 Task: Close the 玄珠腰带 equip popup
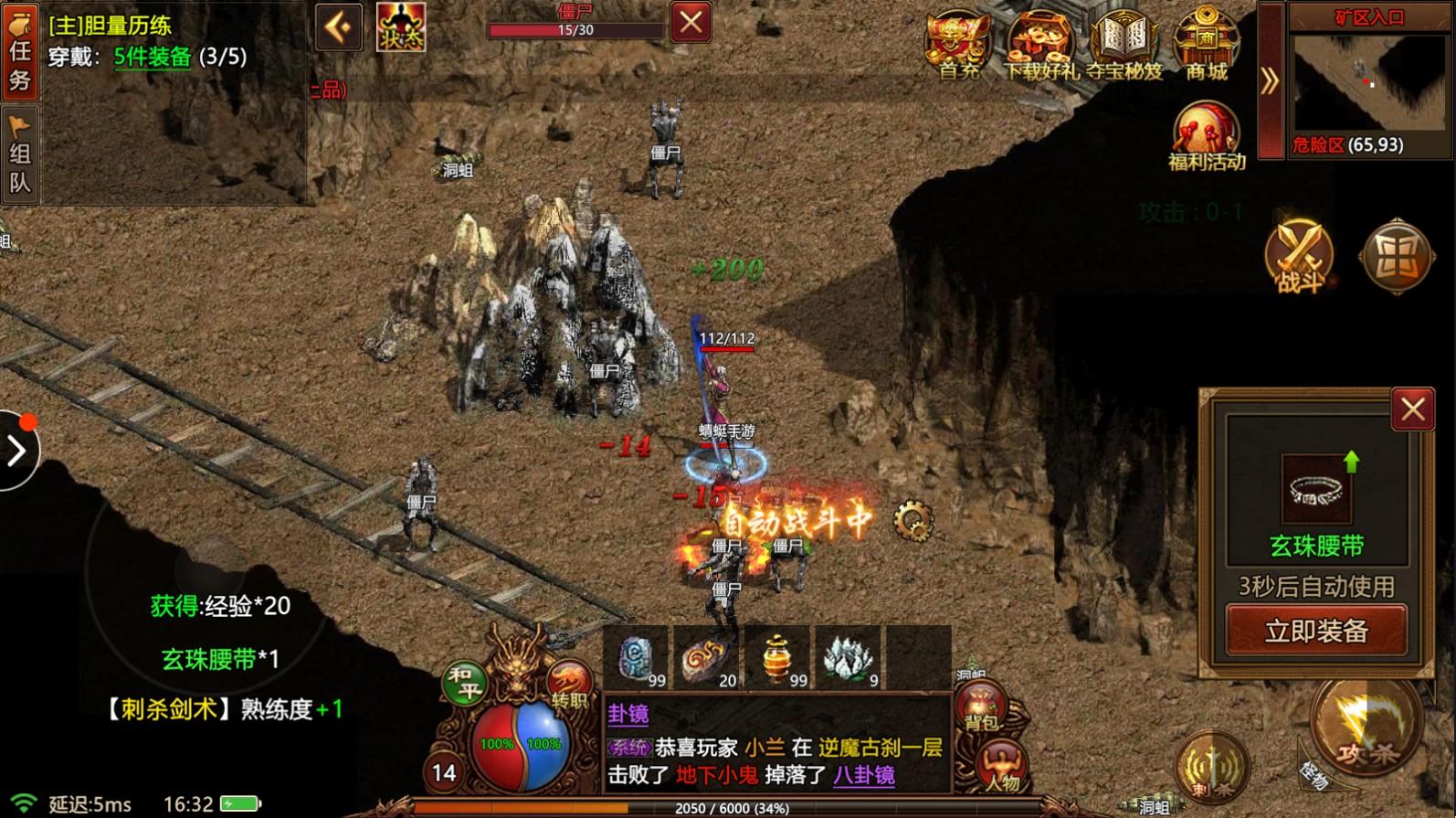pos(1412,409)
